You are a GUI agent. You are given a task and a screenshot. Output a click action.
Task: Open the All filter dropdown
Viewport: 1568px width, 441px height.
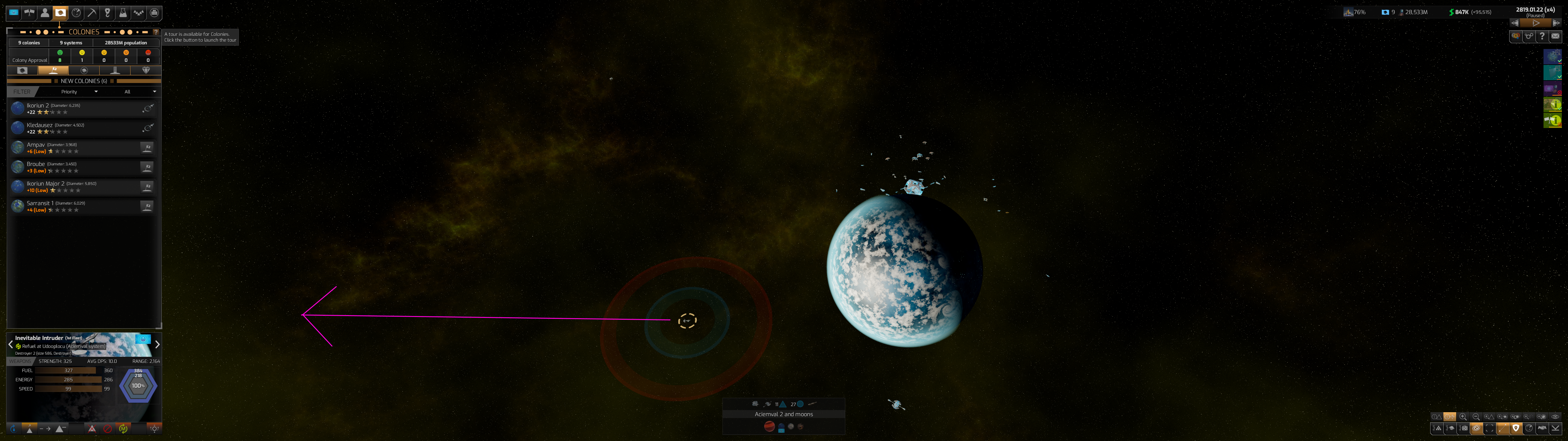(140, 92)
